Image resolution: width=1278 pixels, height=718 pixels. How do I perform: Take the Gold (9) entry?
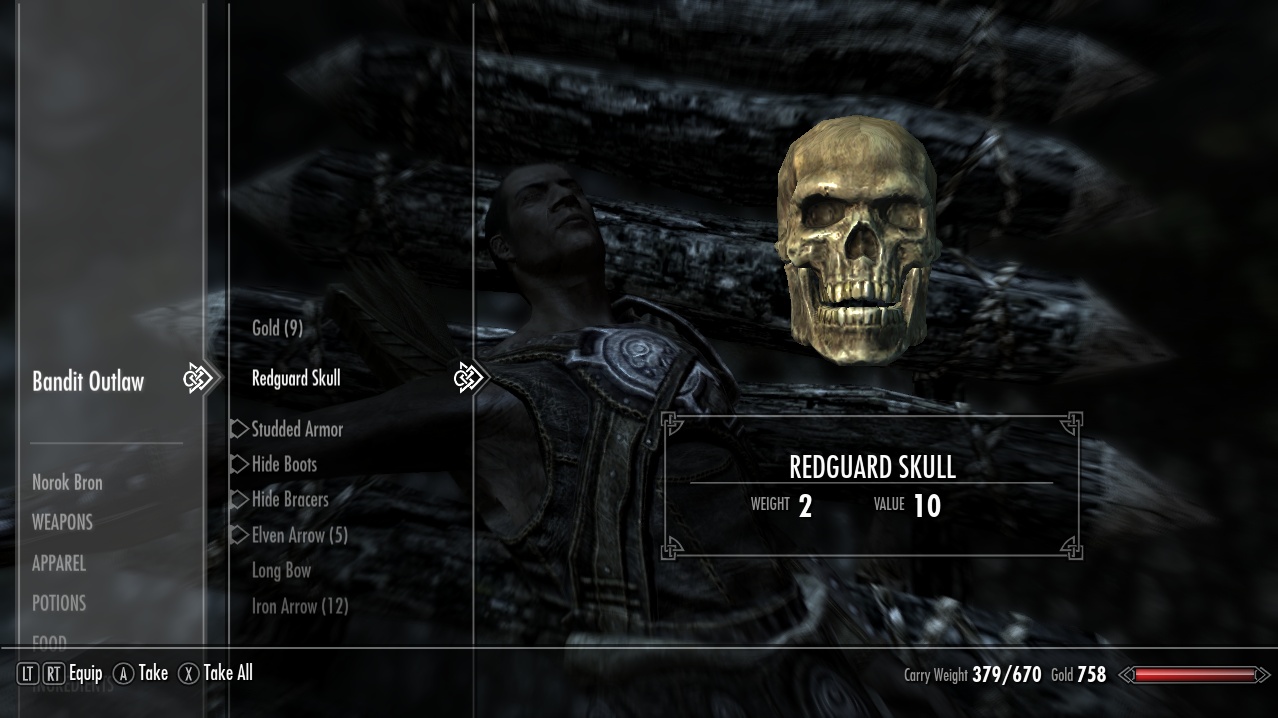pyautogui.click(x=277, y=328)
